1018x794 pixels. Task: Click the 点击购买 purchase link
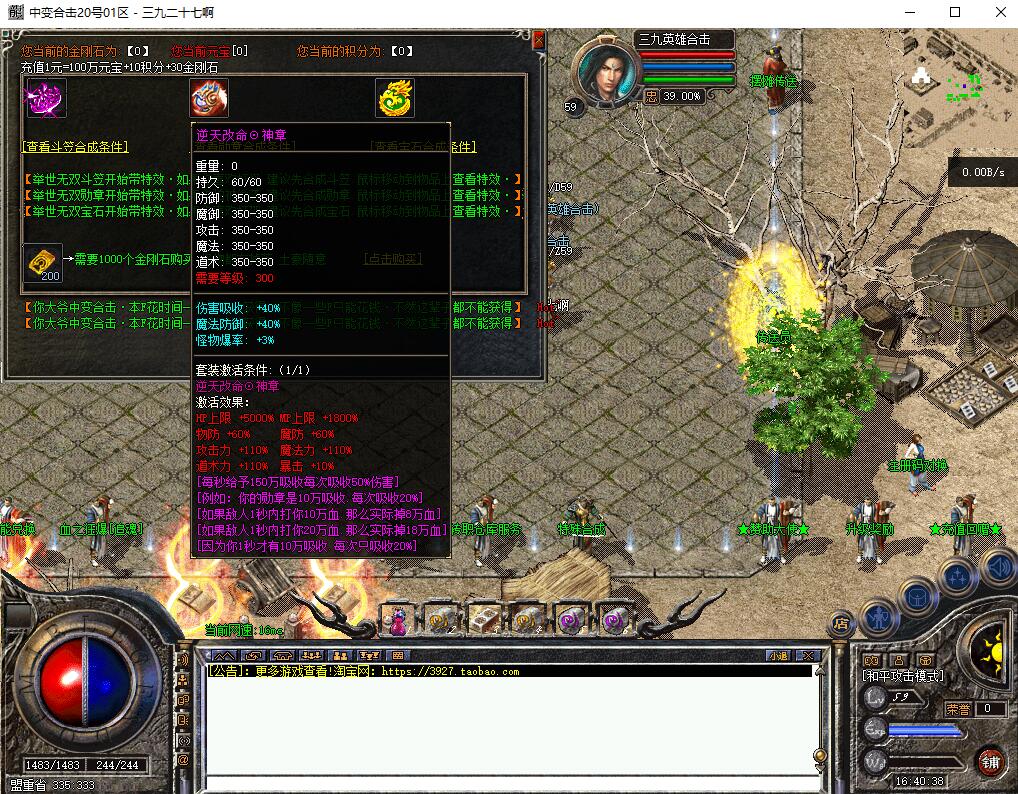pos(392,259)
